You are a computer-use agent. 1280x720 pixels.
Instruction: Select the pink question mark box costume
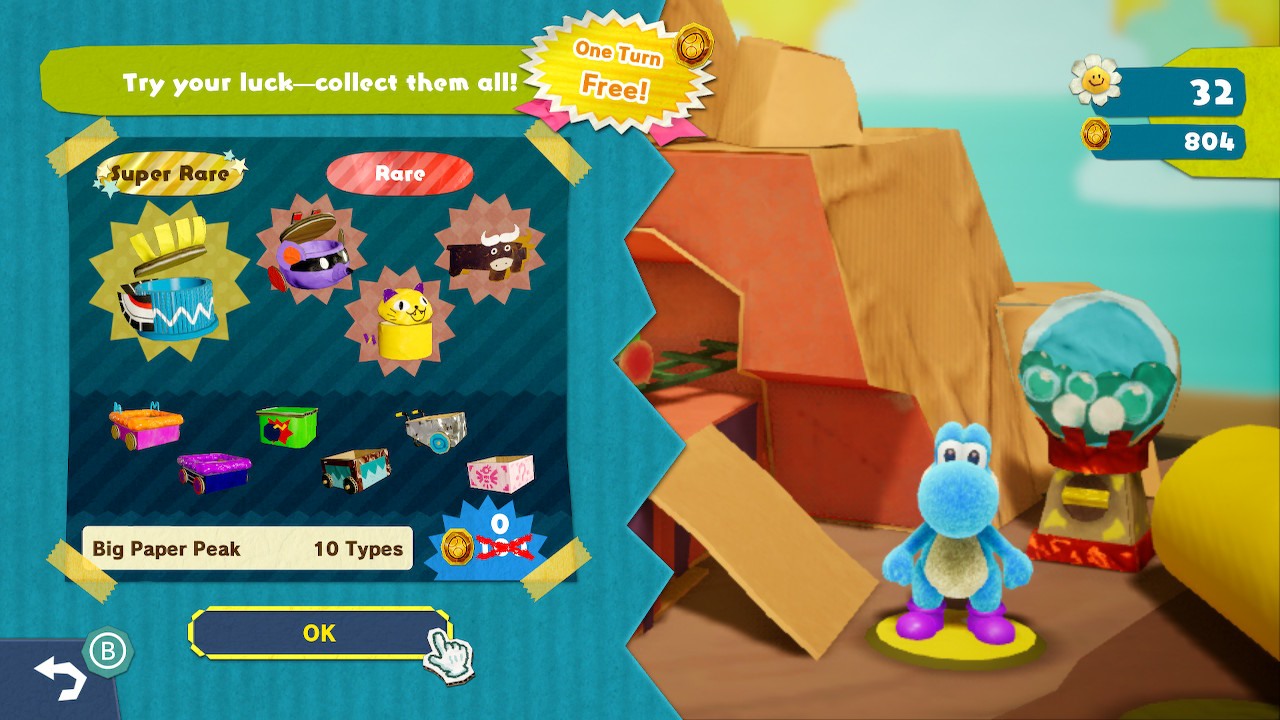click(x=500, y=471)
